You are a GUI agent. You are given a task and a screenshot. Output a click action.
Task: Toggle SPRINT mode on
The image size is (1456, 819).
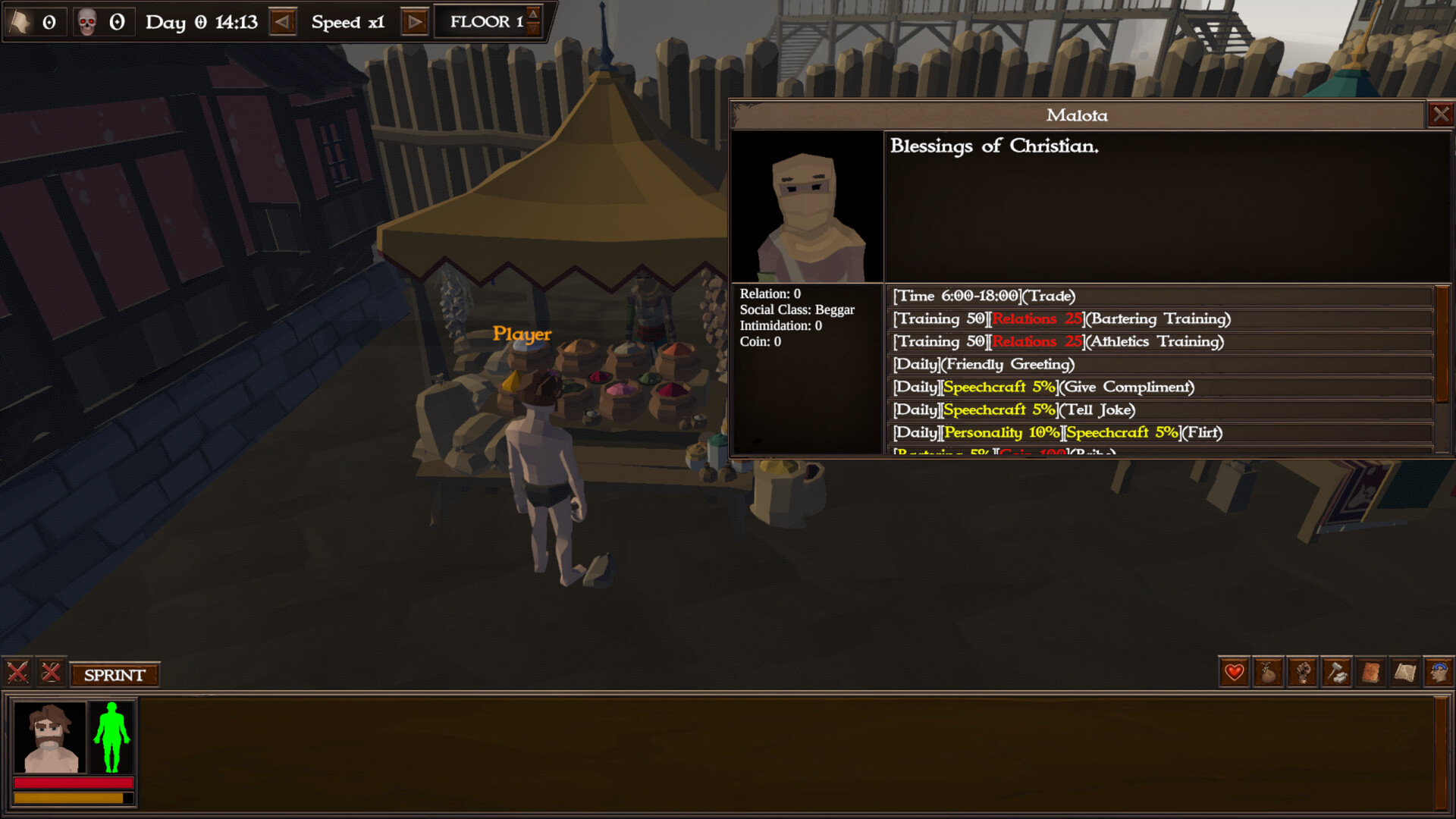click(115, 673)
